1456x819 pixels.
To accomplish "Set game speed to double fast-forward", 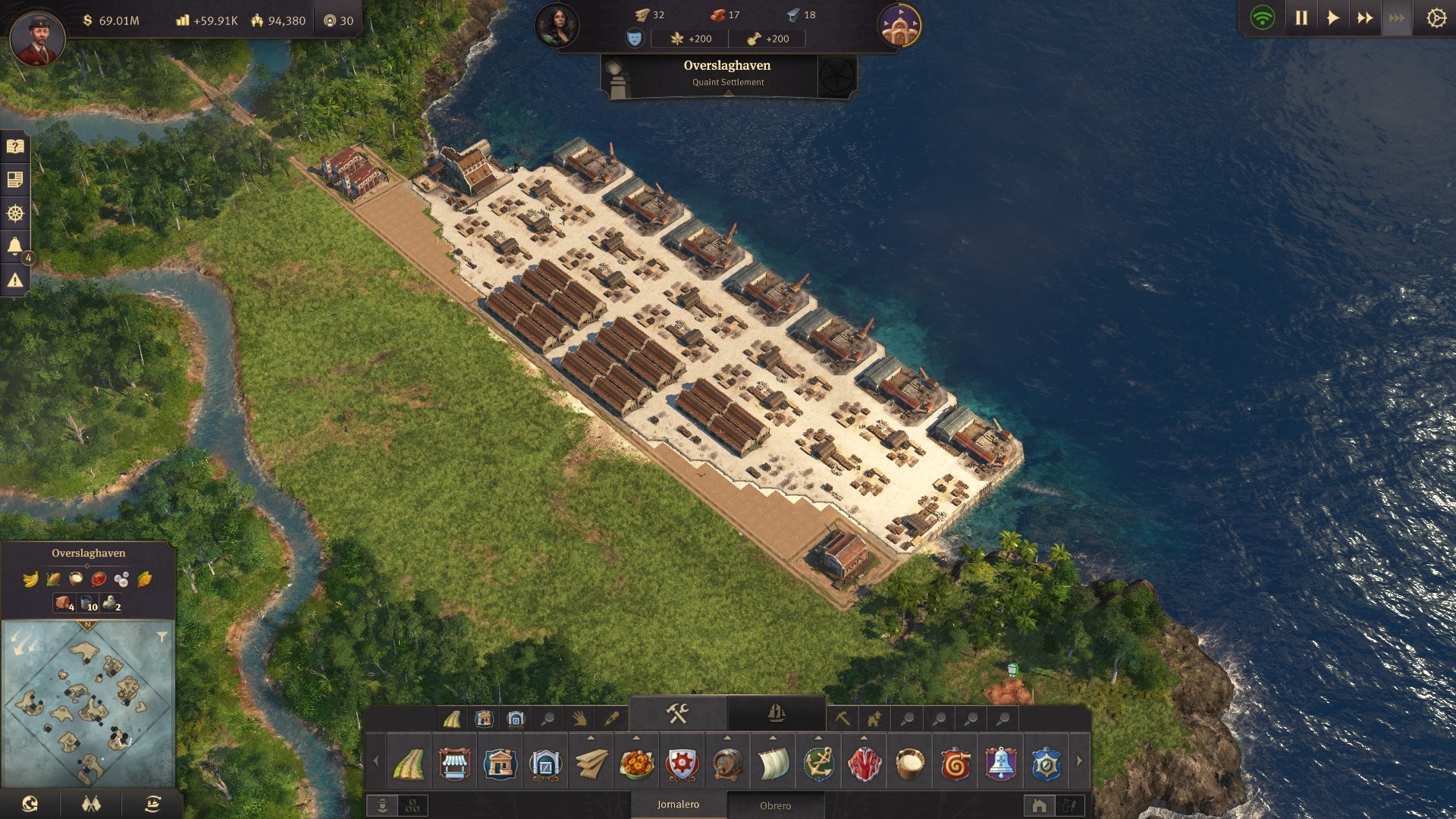I will click(x=1365, y=18).
